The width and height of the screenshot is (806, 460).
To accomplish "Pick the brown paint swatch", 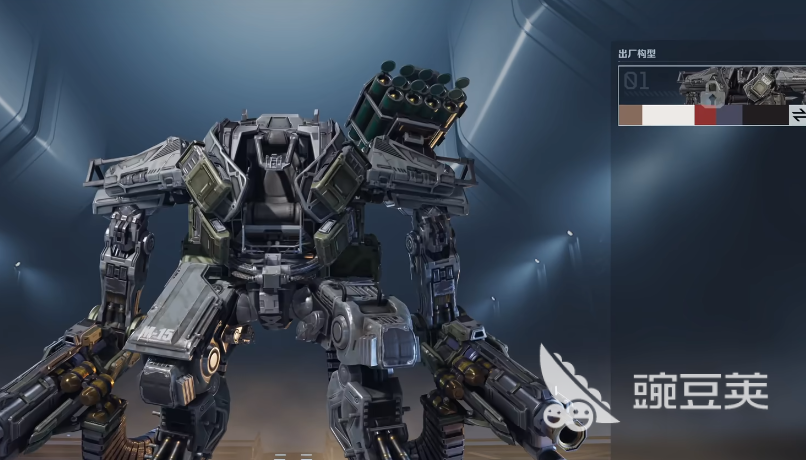I will pyautogui.click(x=630, y=116).
